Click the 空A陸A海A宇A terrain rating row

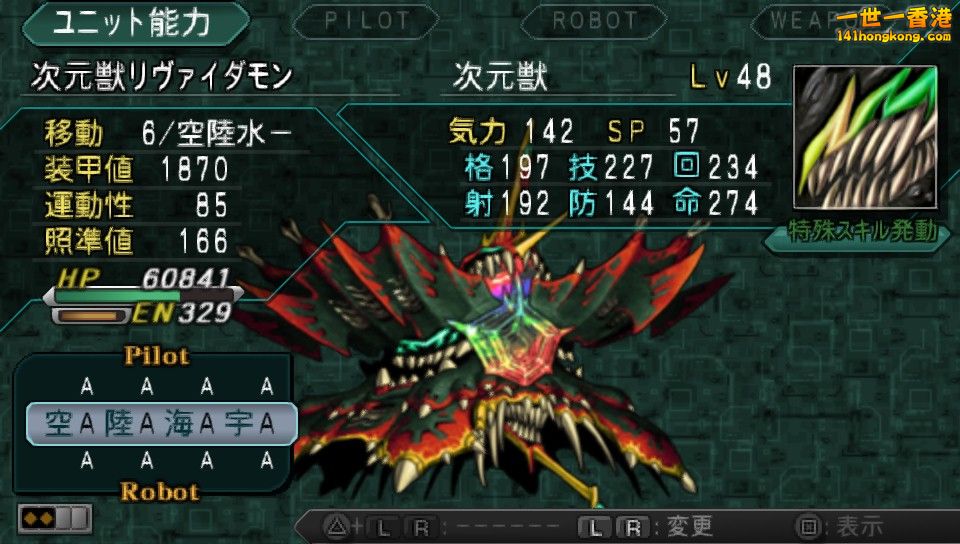pyautogui.click(x=160, y=424)
